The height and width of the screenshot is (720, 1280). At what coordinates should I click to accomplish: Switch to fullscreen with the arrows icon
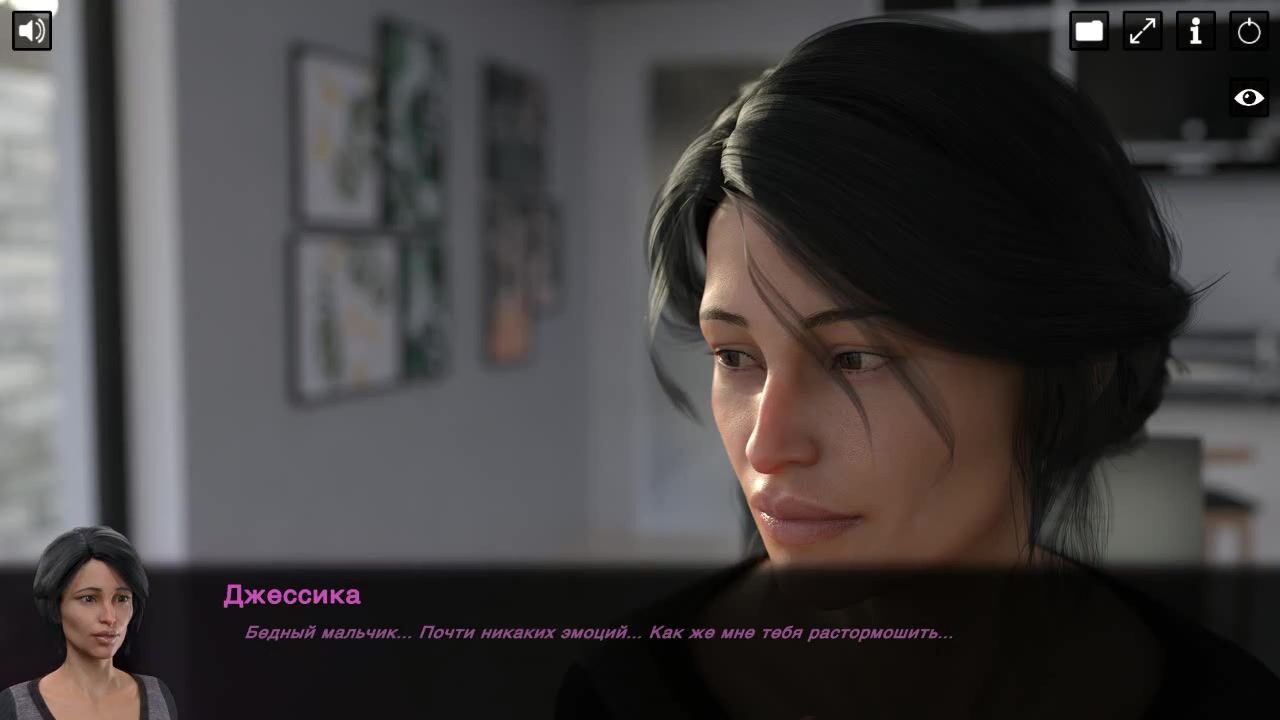pyautogui.click(x=1142, y=31)
